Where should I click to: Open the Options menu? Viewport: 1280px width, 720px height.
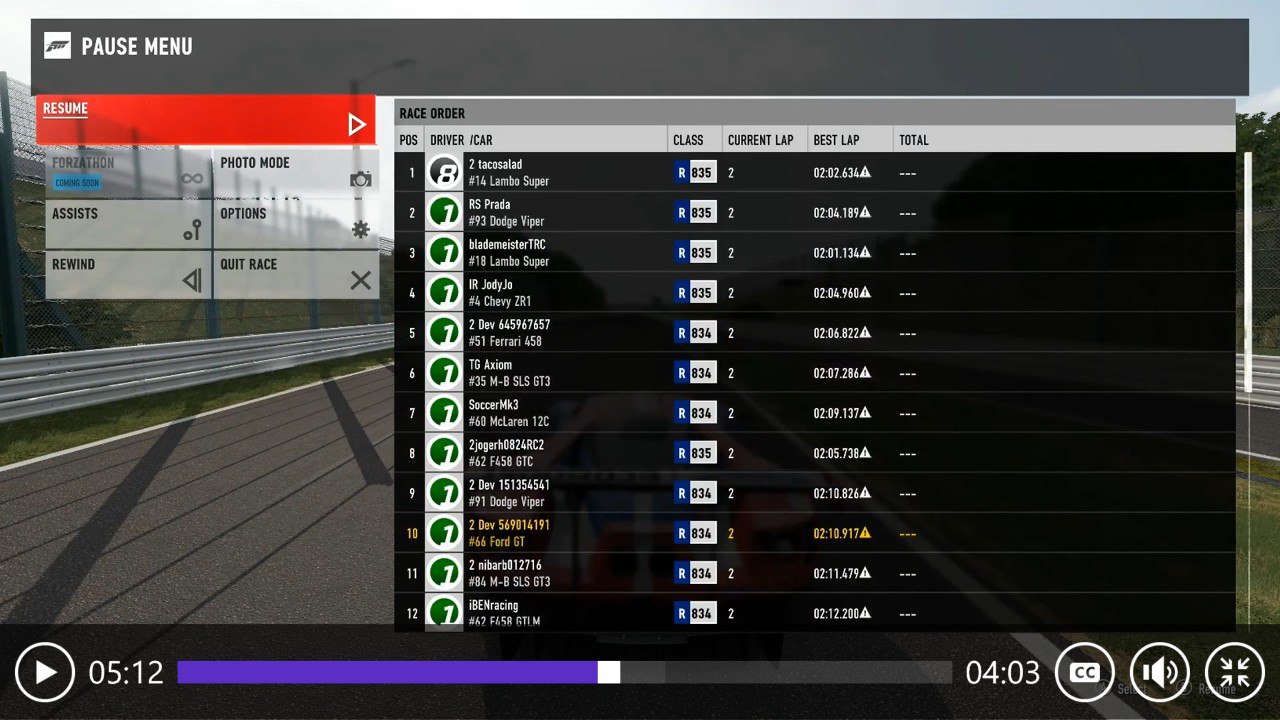click(296, 224)
